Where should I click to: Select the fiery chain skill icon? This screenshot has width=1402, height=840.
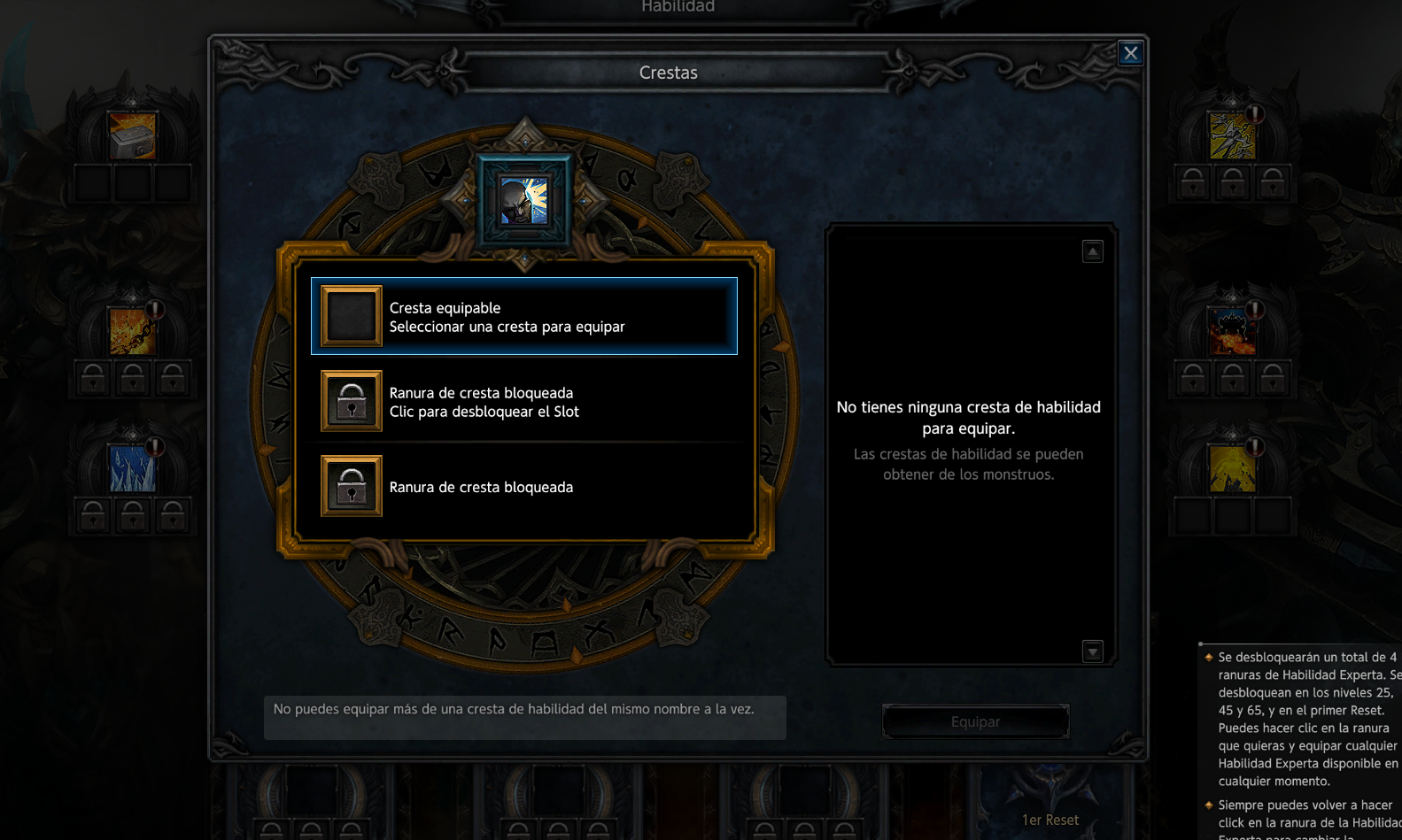(x=133, y=331)
